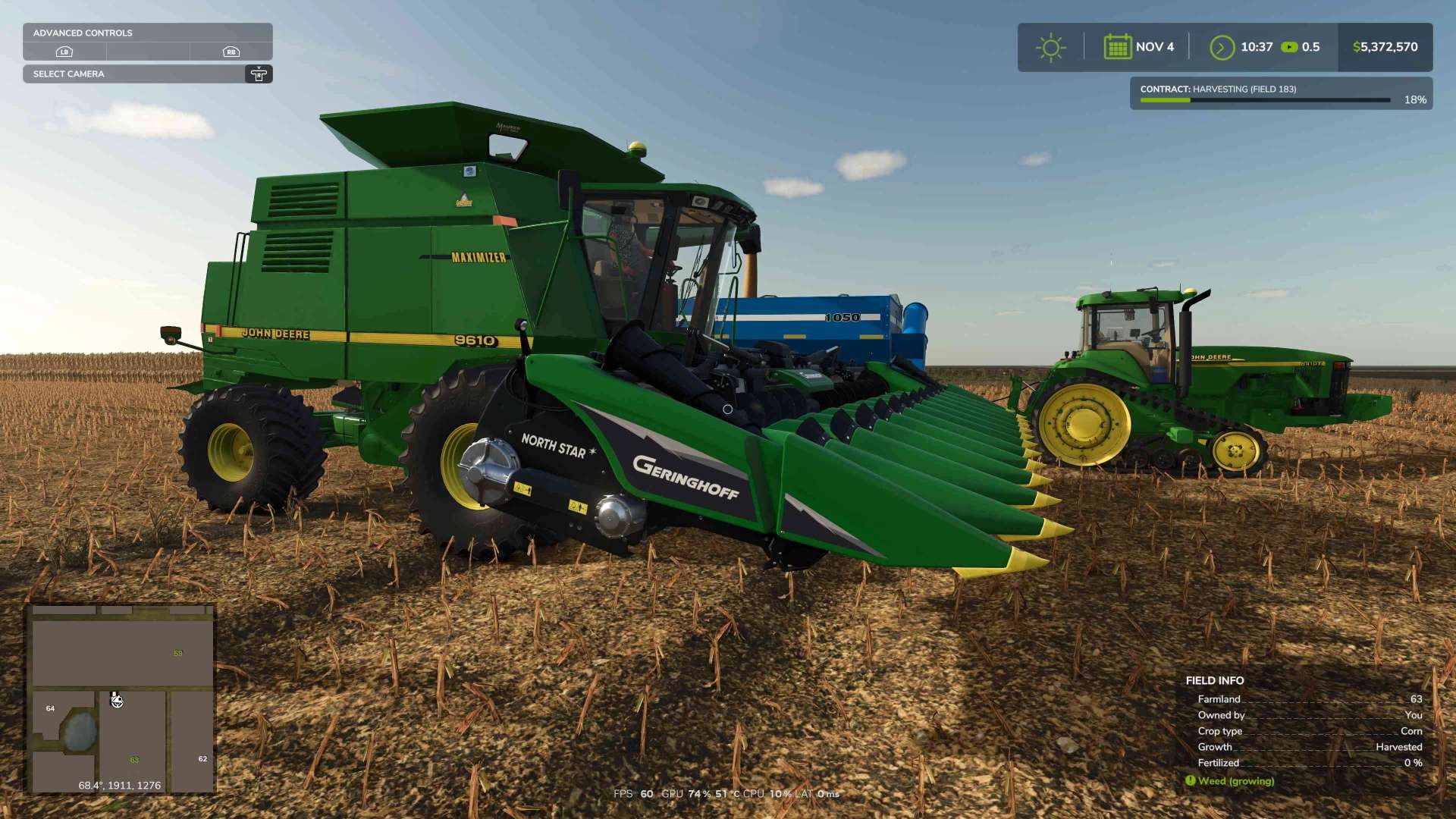Click the time scale clock icon
Screen dimensions: 1456x819
click(x=1222, y=47)
